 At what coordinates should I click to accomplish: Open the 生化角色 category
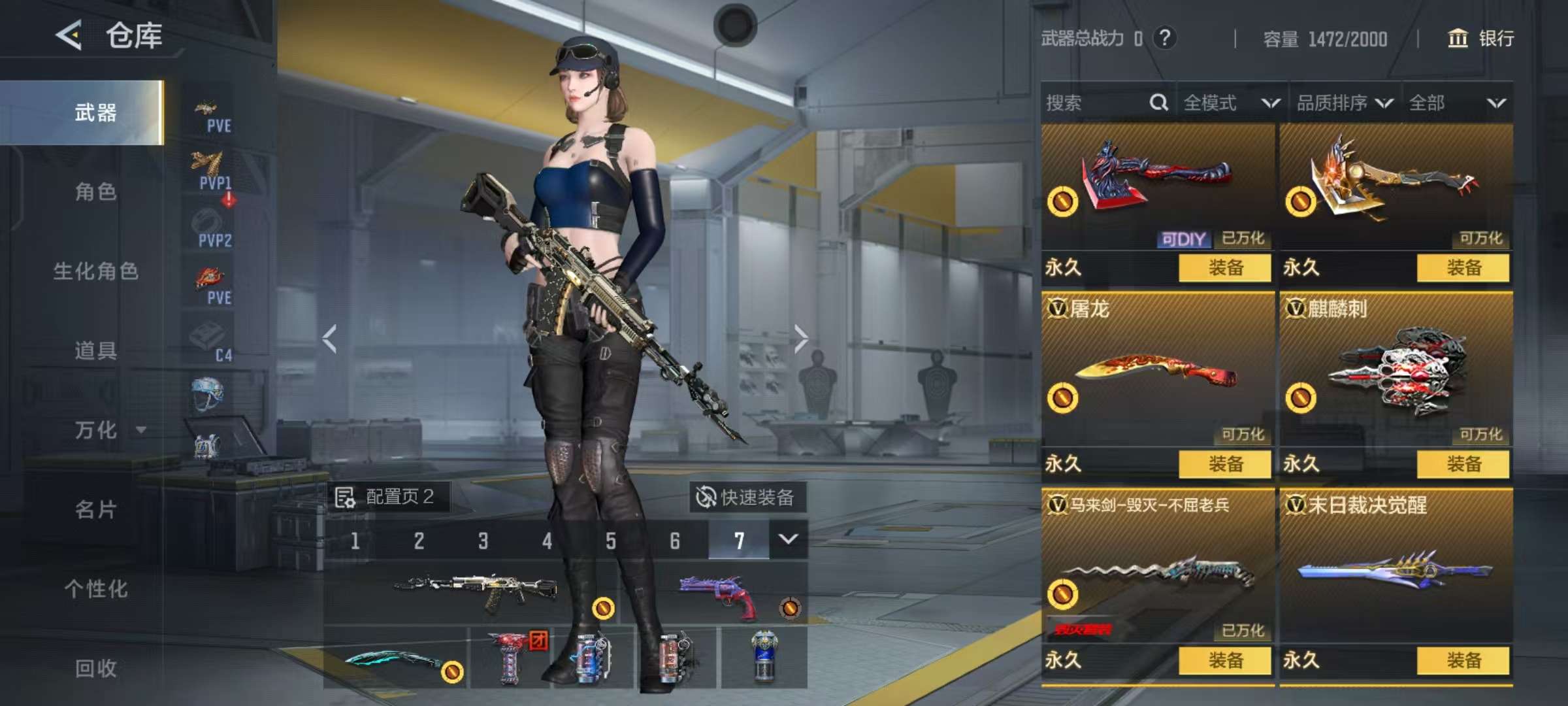(95, 271)
